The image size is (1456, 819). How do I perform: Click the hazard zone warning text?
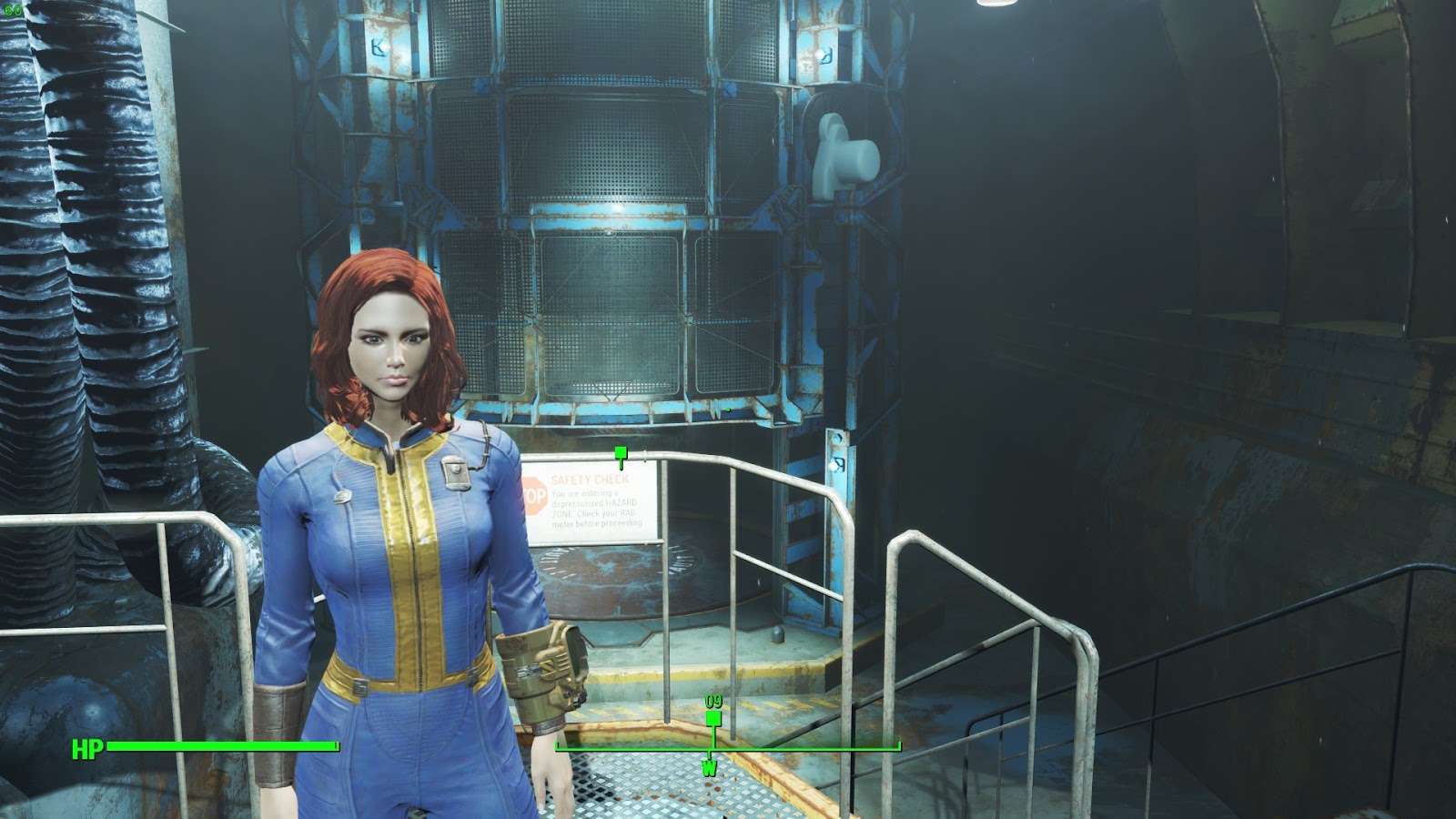click(590, 505)
